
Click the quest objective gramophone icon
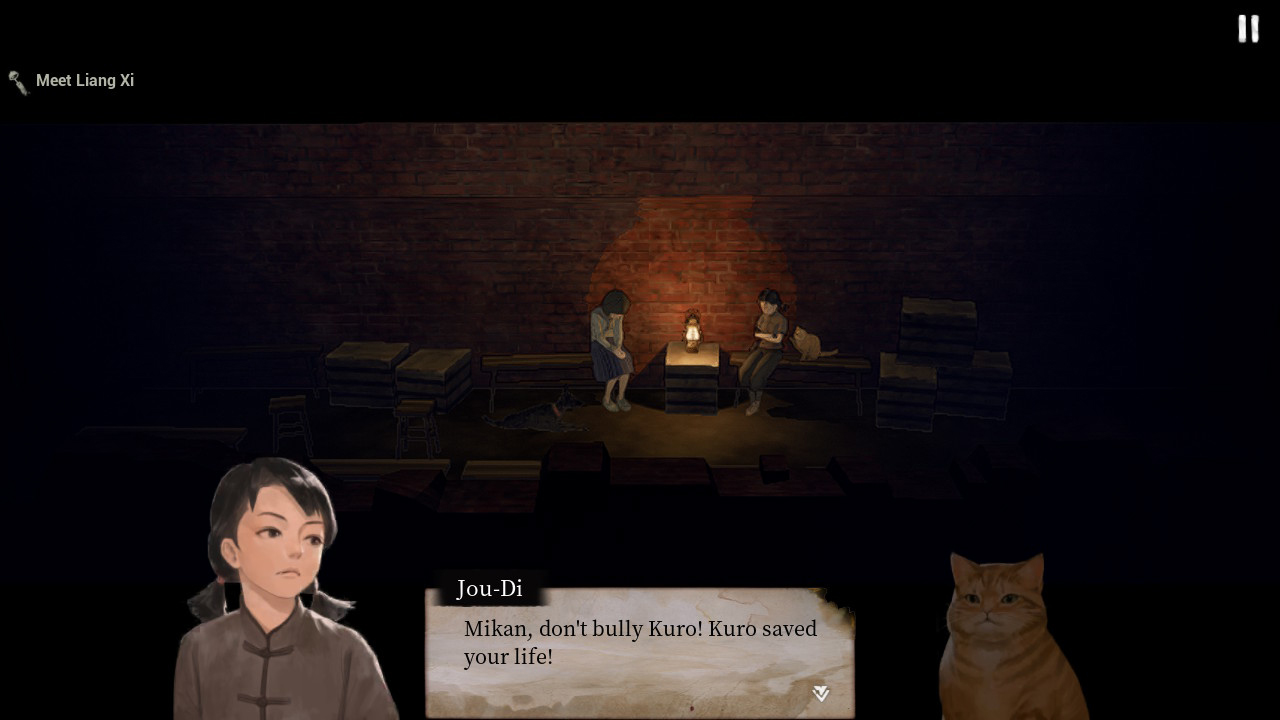(x=17, y=82)
